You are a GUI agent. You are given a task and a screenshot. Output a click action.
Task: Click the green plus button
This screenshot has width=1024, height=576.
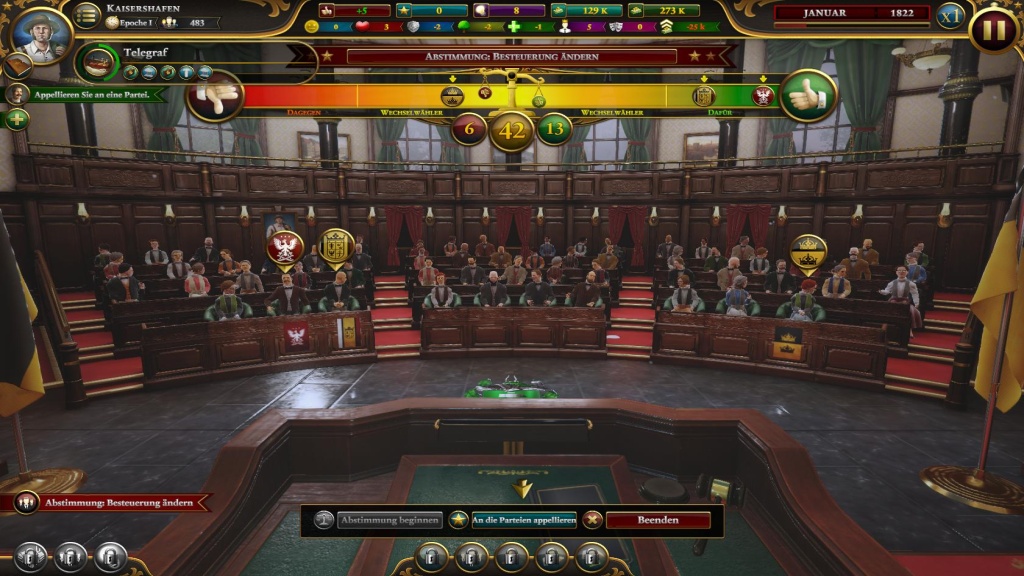(17, 119)
